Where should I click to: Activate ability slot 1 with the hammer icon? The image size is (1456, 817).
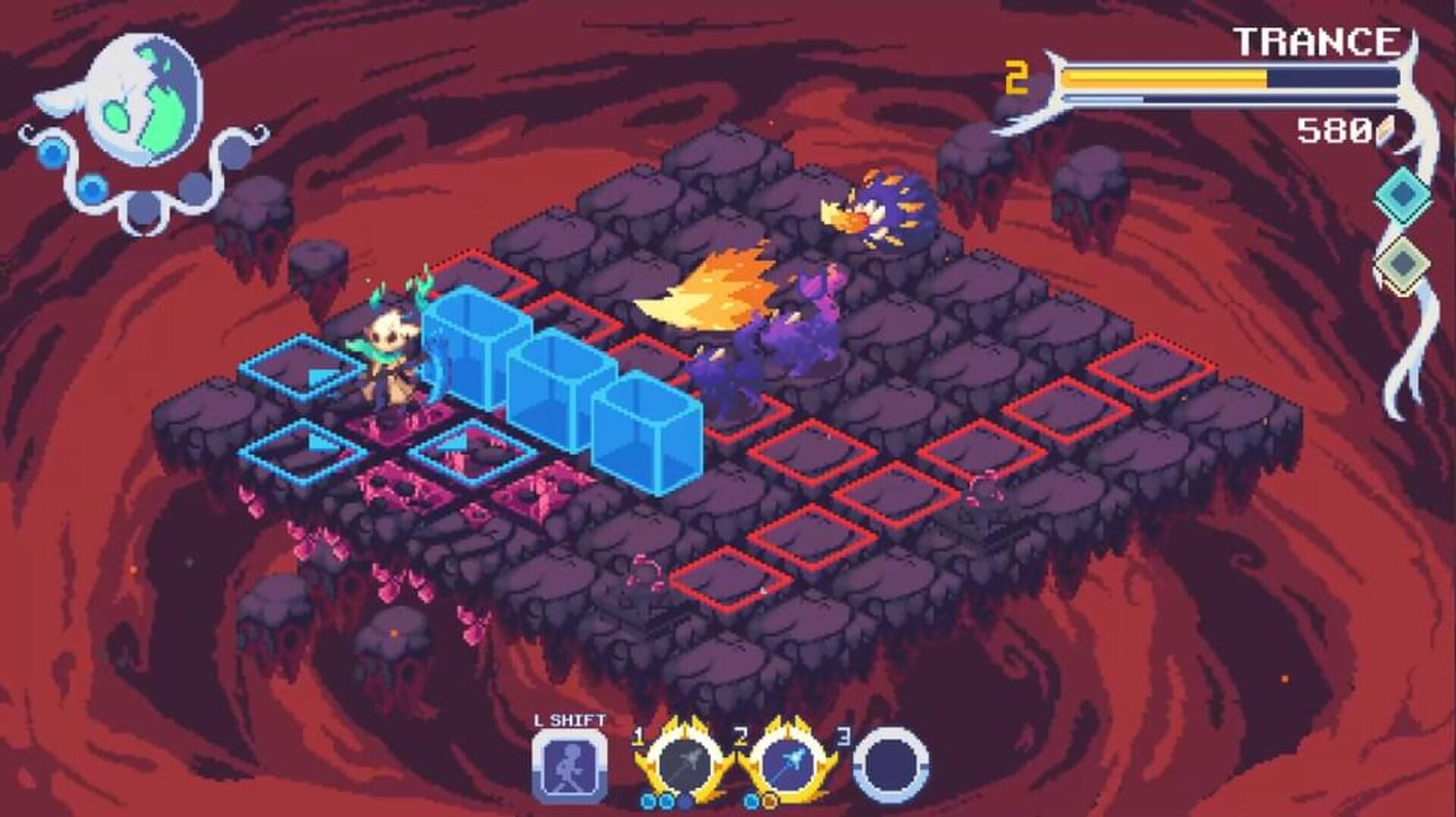click(686, 764)
